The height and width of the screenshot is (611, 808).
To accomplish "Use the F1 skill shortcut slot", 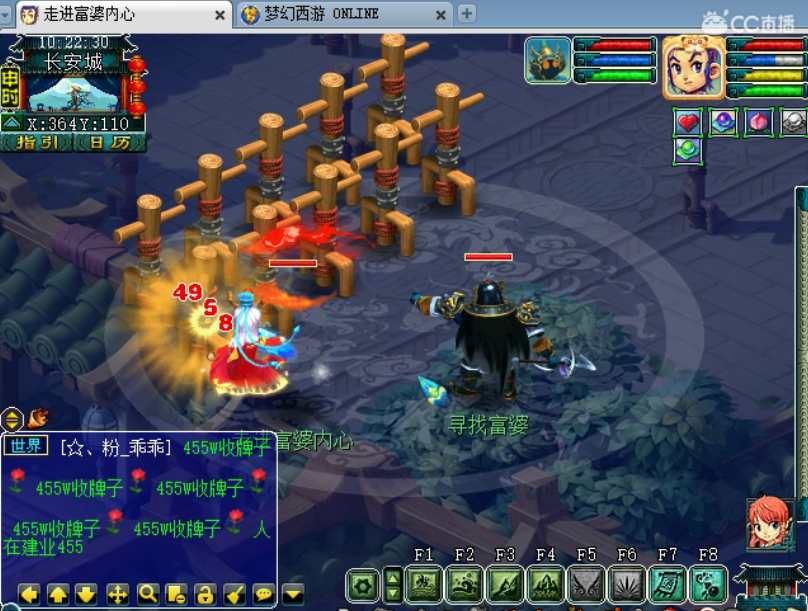I will pyautogui.click(x=423, y=584).
